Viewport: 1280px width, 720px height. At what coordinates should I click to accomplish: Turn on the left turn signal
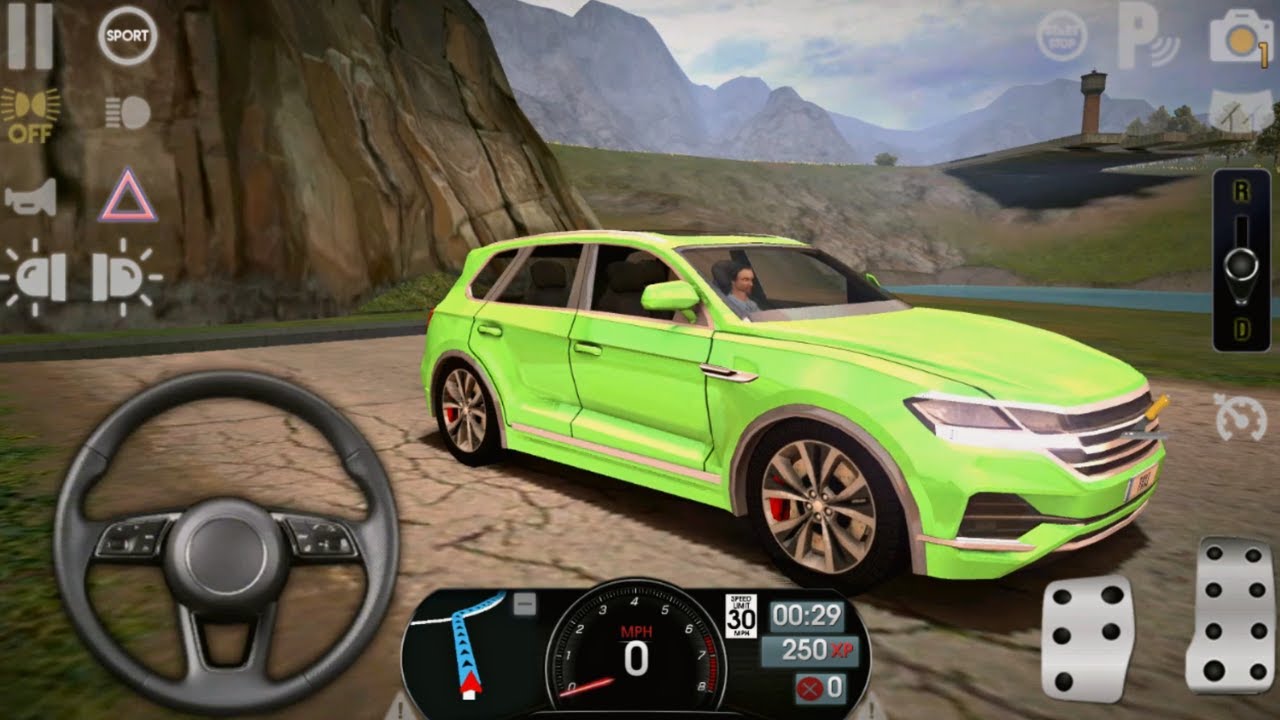pyautogui.click(x=35, y=277)
